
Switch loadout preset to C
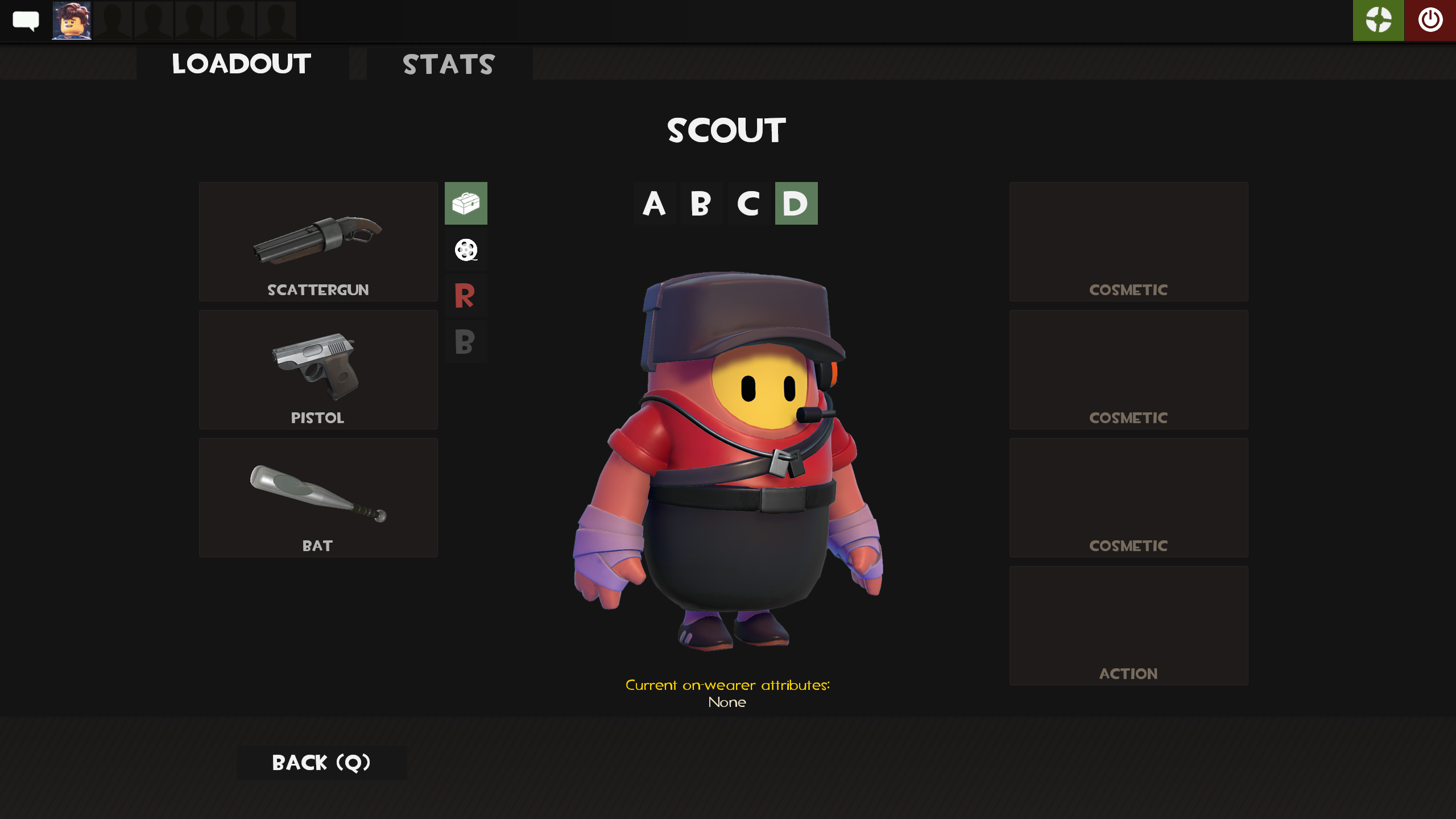[x=748, y=204]
